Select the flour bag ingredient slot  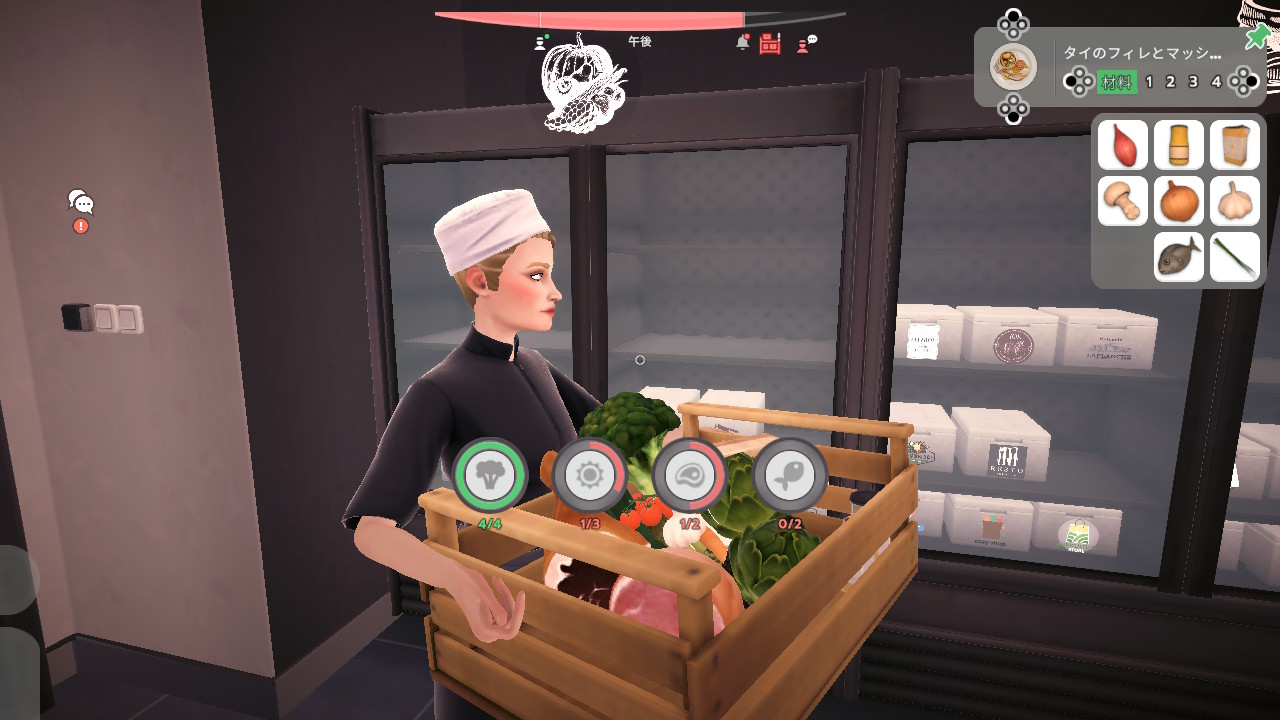click(x=1235, y=145)
